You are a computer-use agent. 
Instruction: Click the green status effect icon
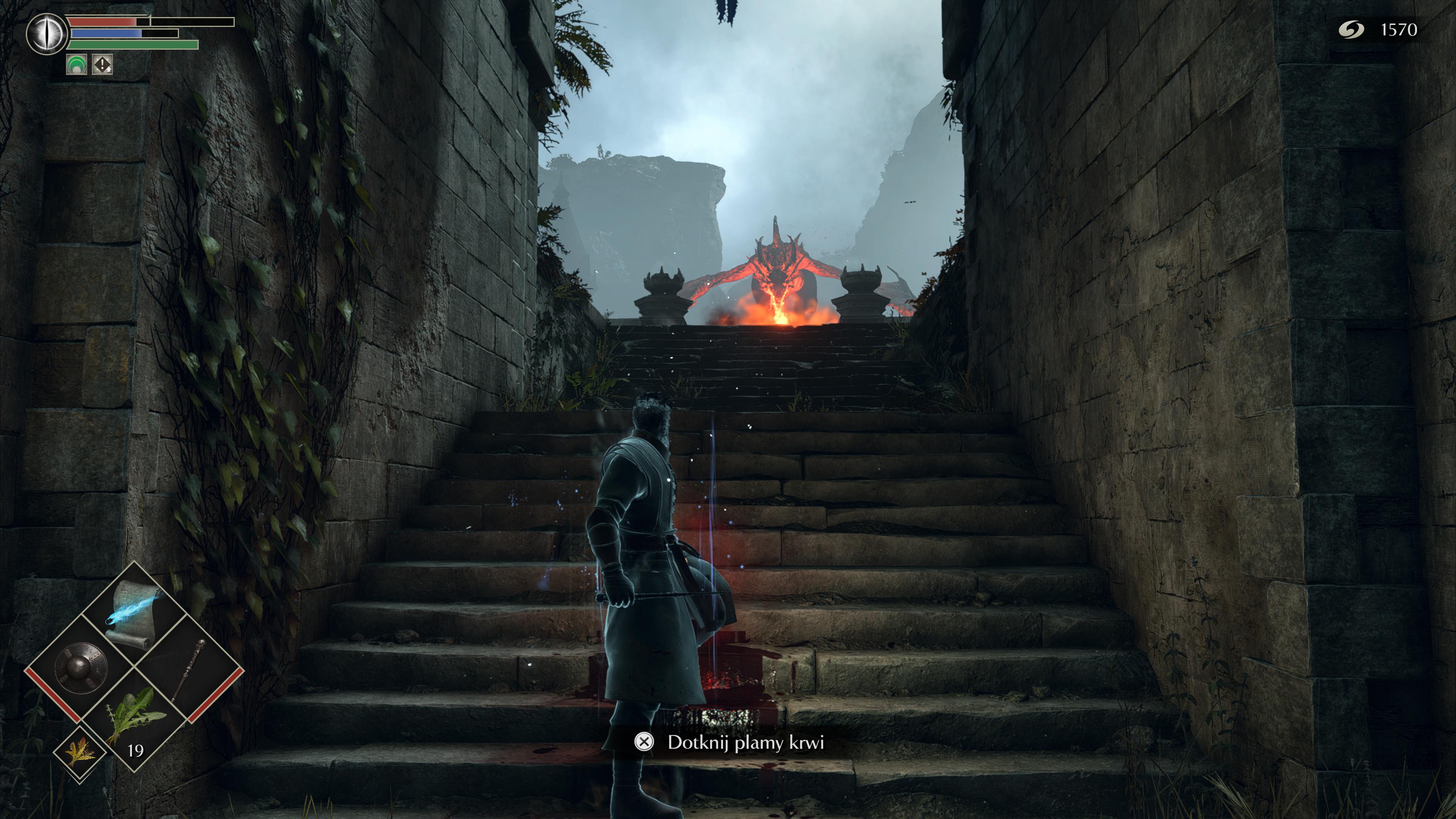[x=76, y=64]
